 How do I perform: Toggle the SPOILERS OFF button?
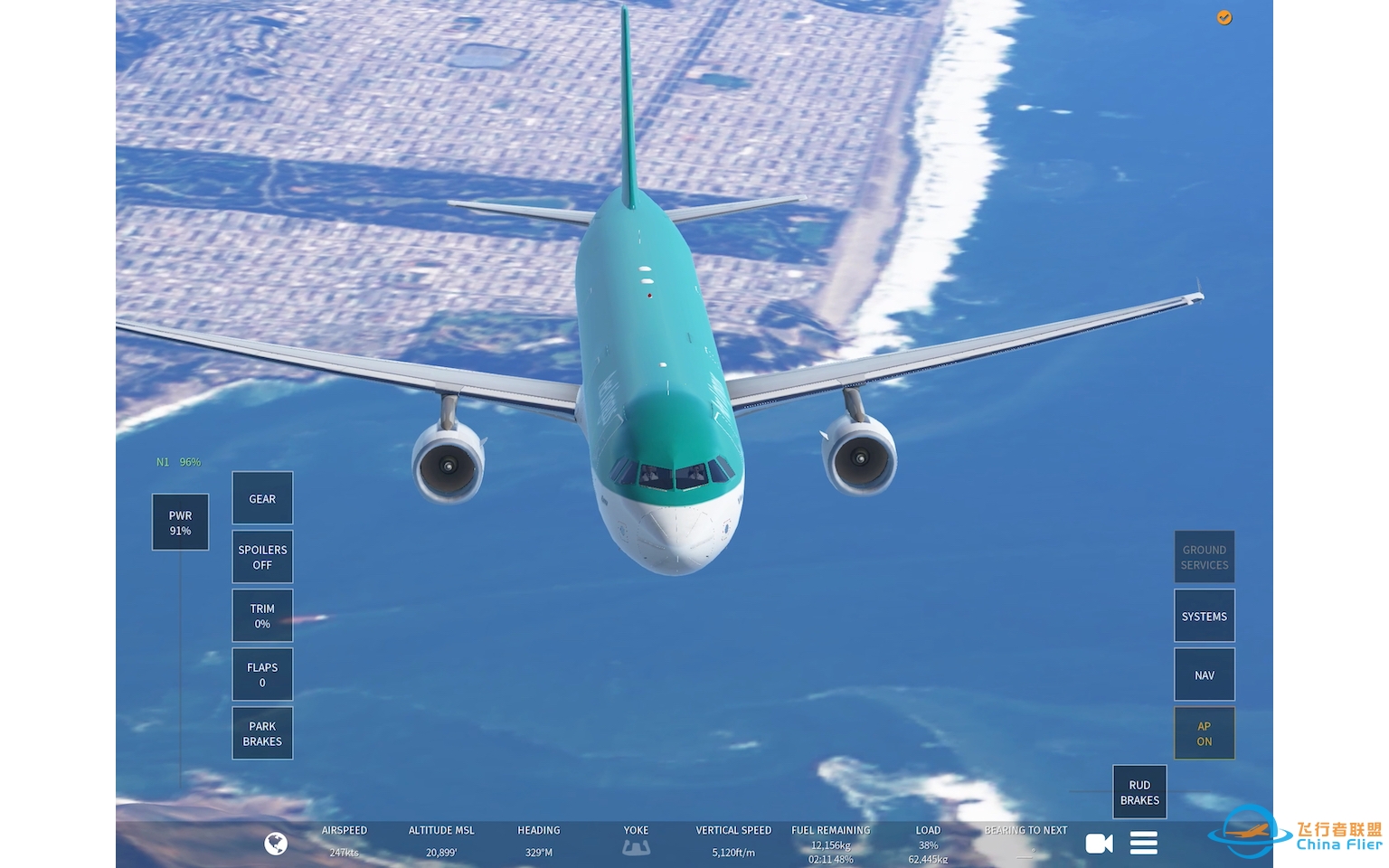point(262,557)
